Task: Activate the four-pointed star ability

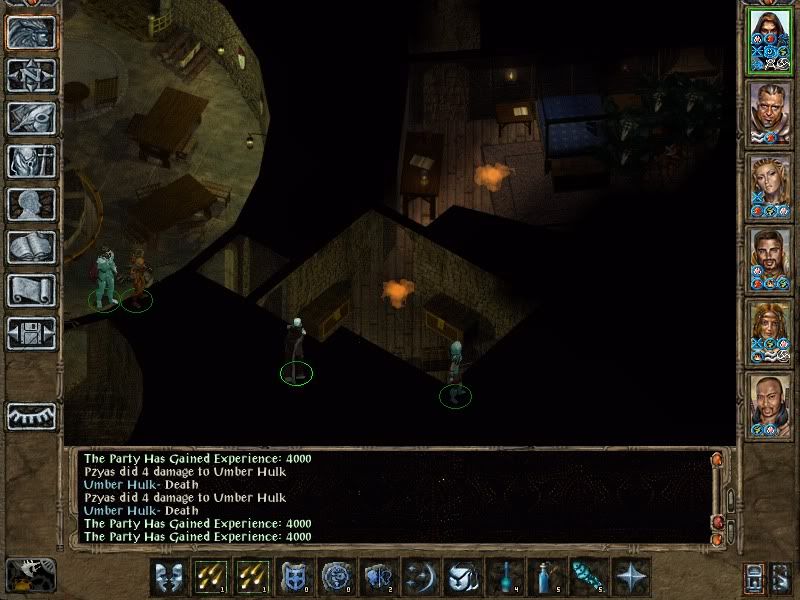Action: click(630, 577)
